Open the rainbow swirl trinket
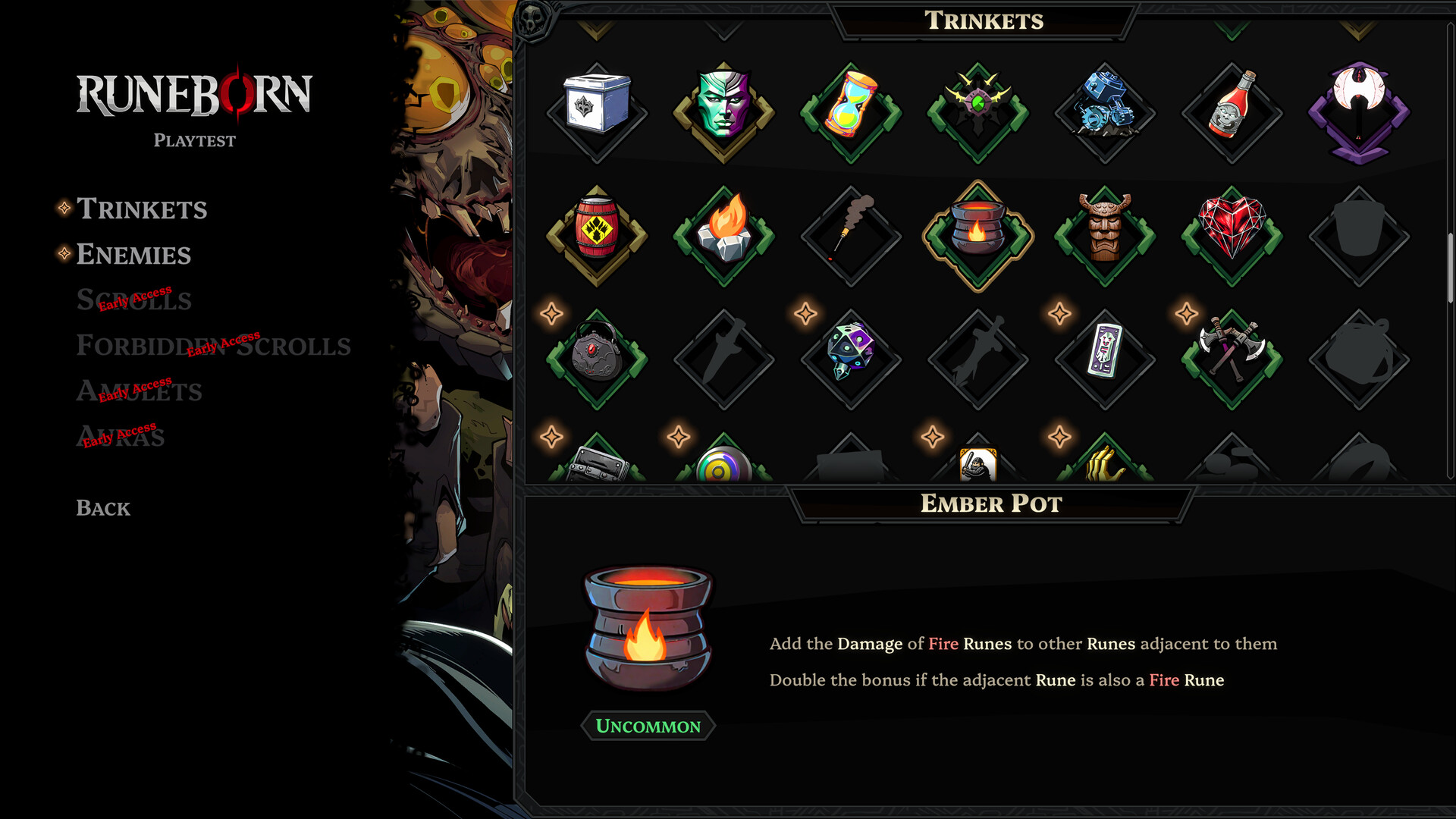The width and height of the screenshot is (1456, 819). (722, 463)
